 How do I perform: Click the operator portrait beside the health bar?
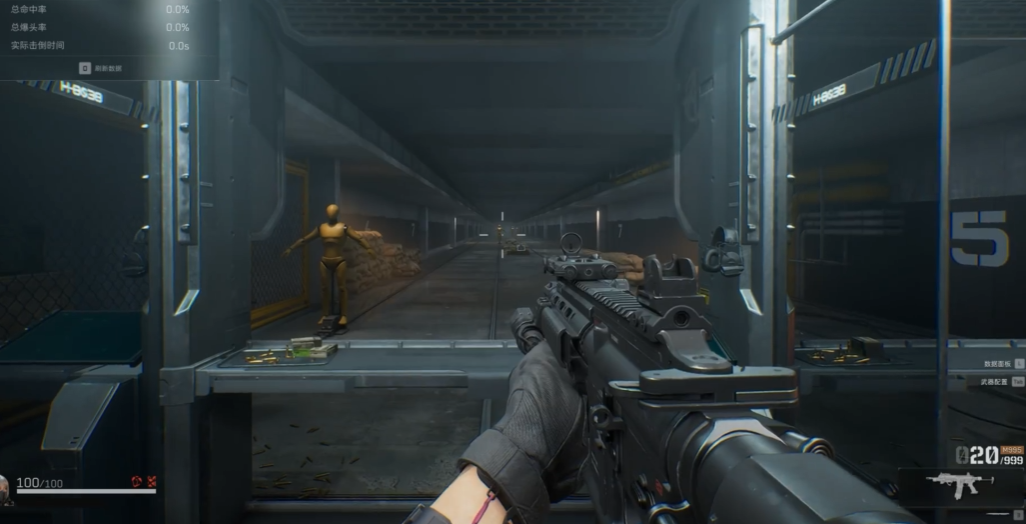pos(4,486)
